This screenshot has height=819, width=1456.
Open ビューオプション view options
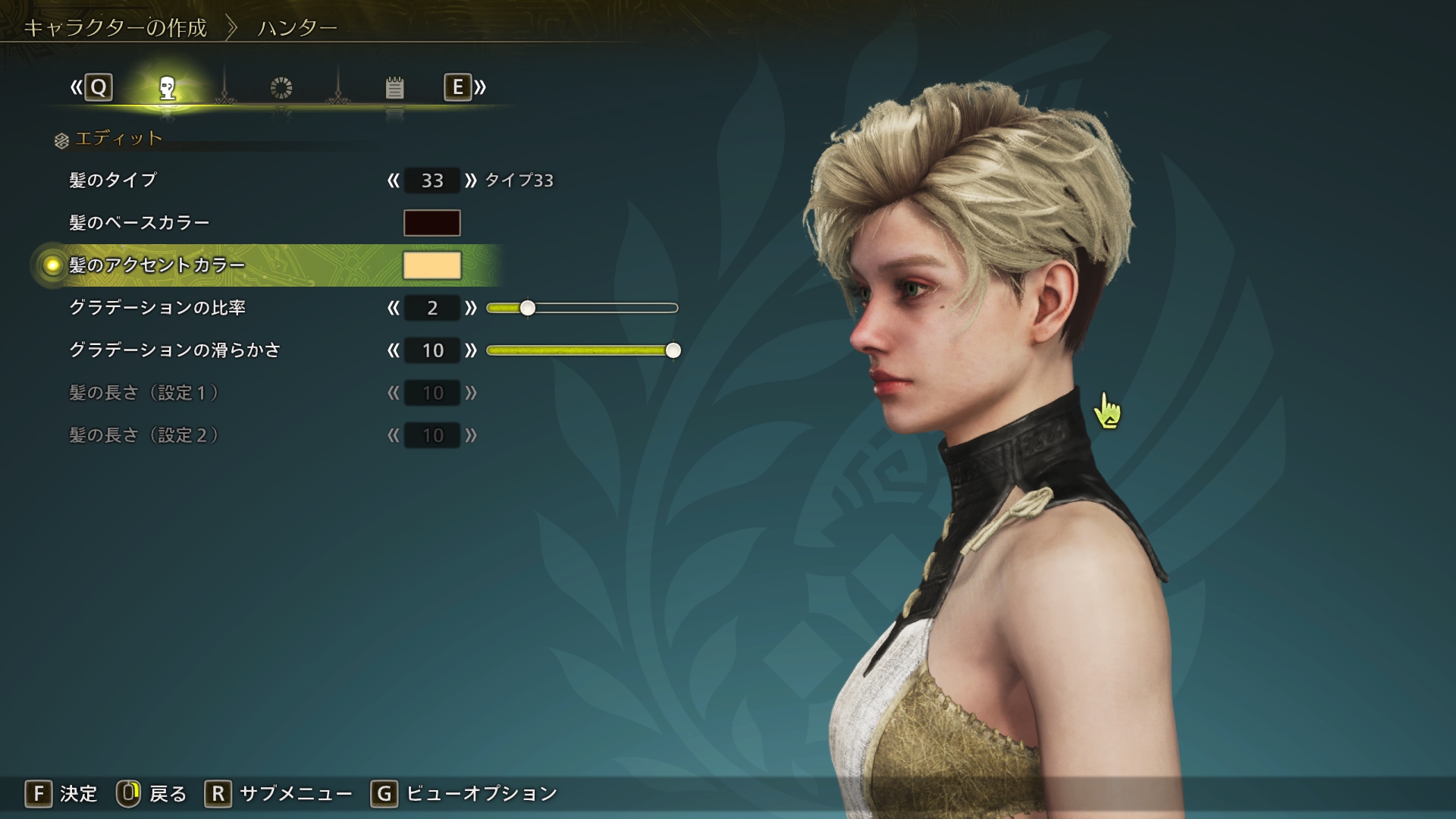pos(464,794)
